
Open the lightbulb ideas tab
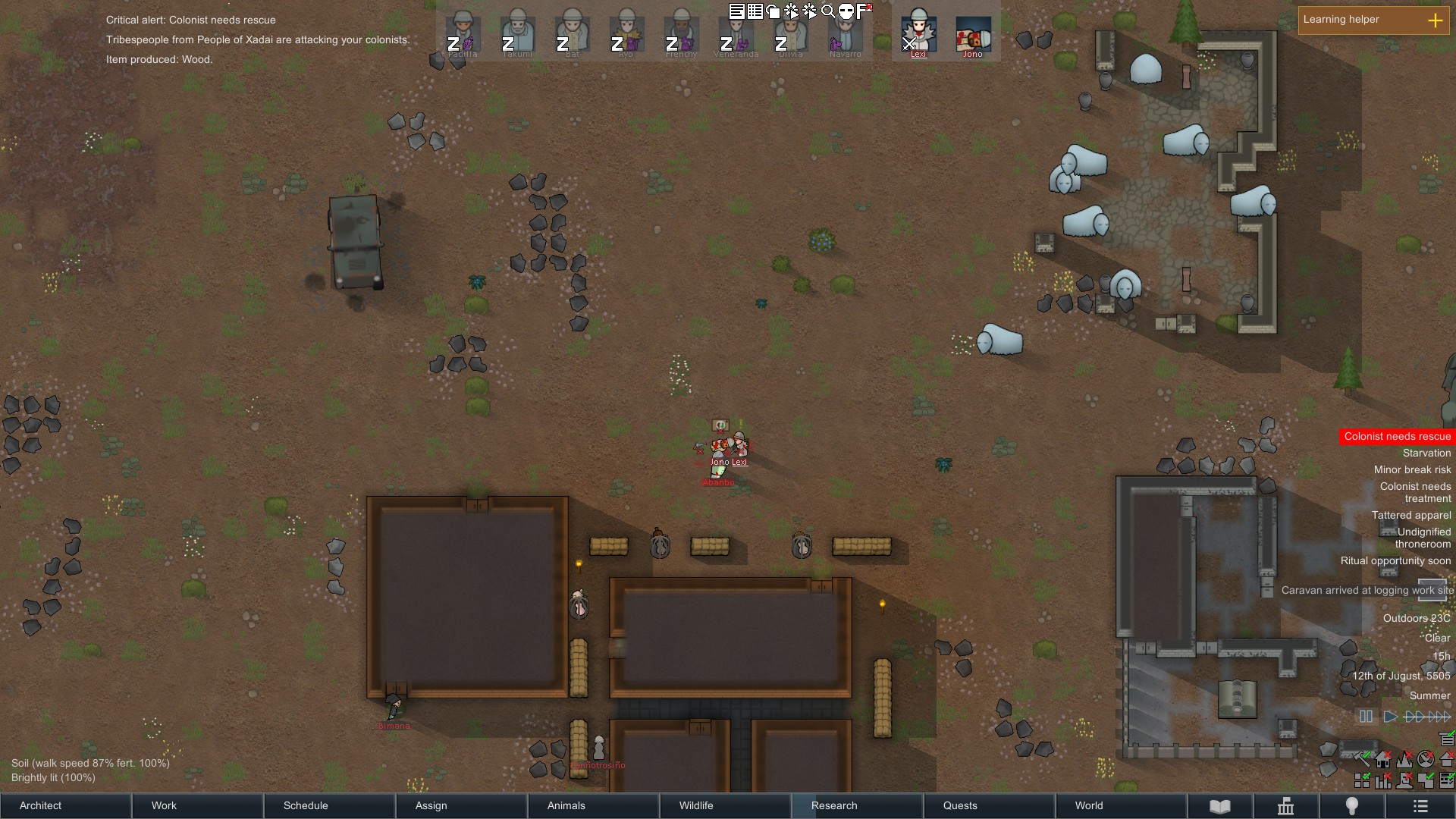click(x=1351, y=806)
